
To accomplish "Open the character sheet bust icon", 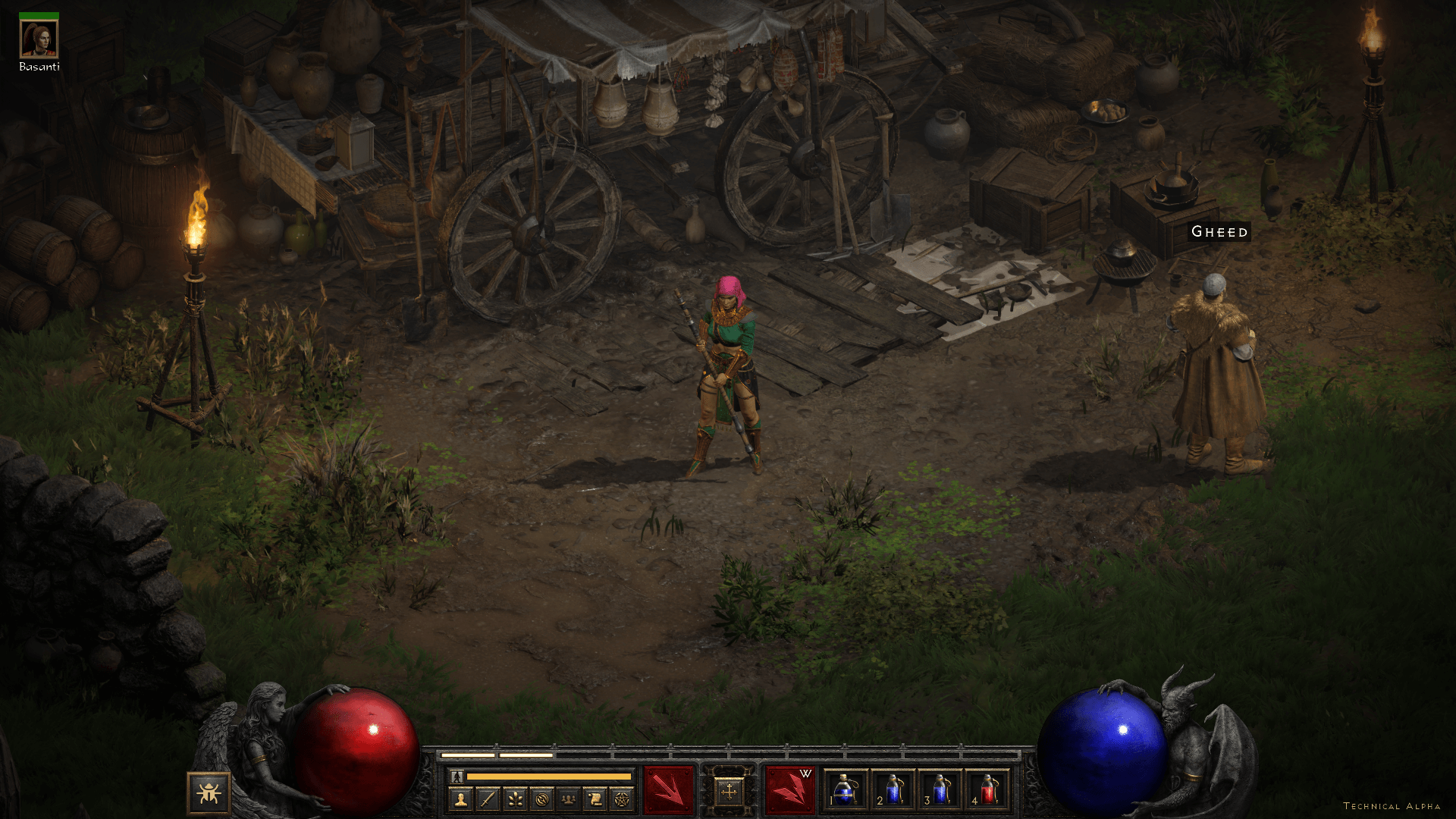I will tap(461, 799).
